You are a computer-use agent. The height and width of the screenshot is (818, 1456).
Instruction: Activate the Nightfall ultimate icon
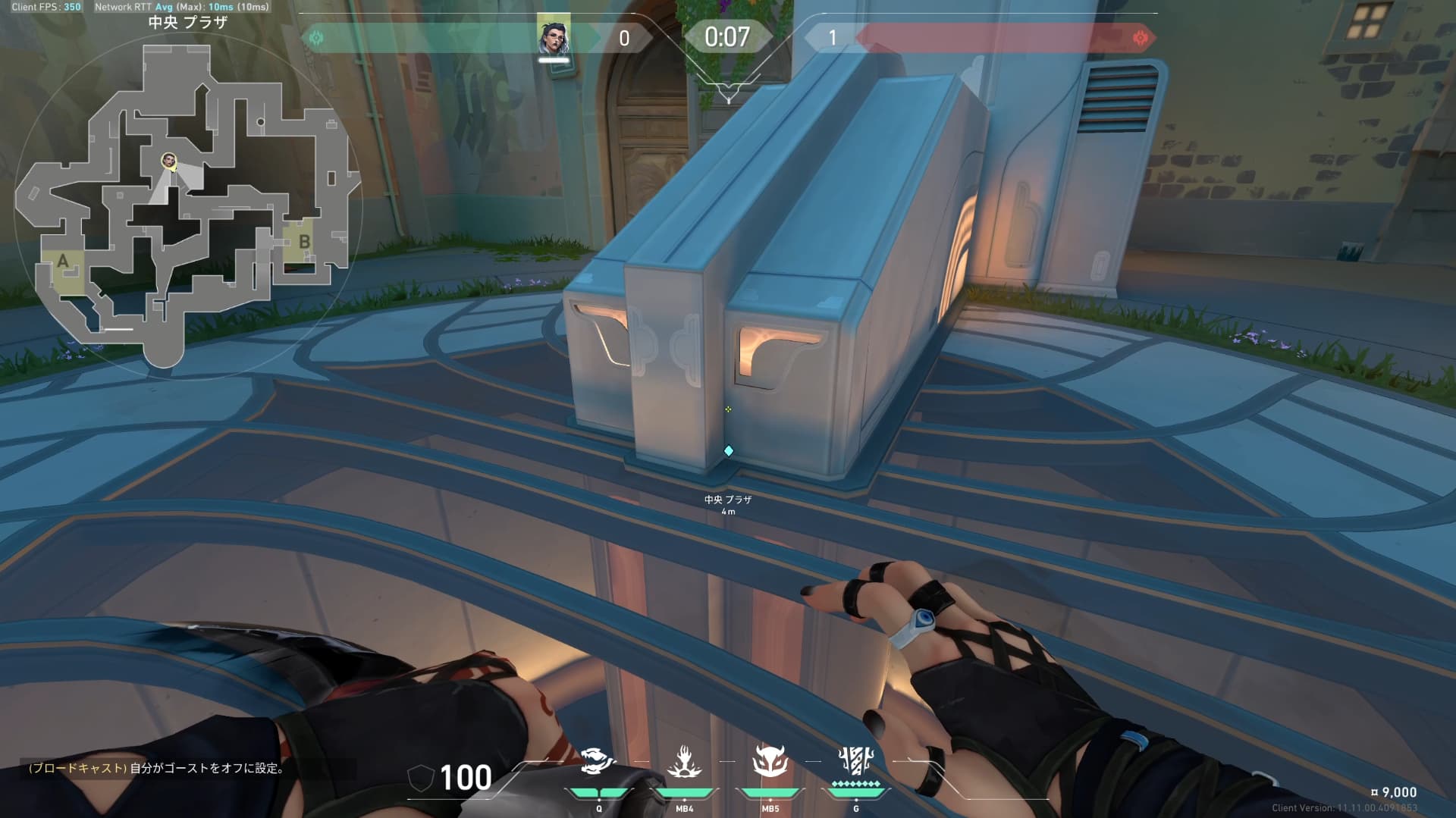[x=856, y=761]
